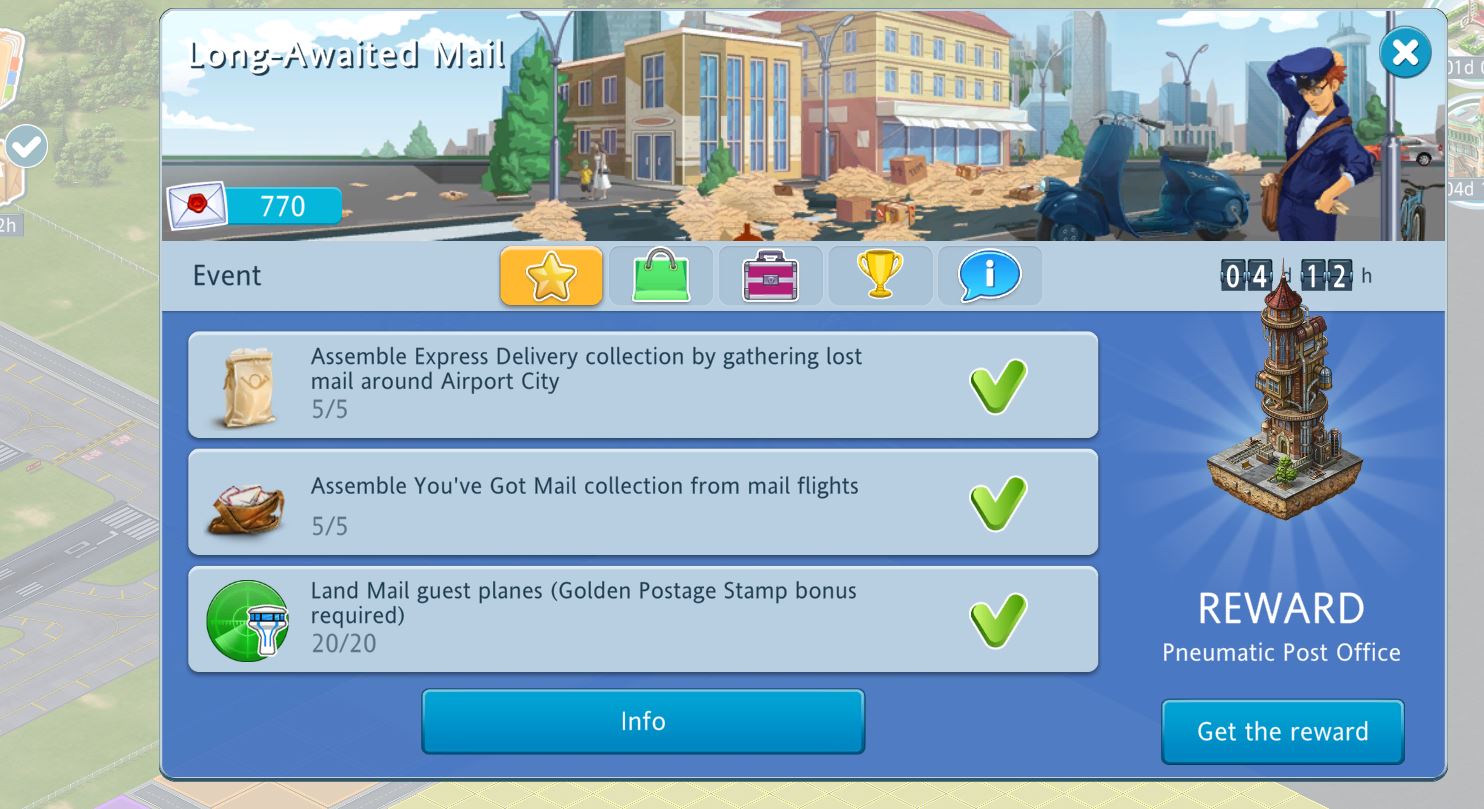
Task: Switch to the blue info bubble tab
Action: pyautogui.click(x=989, y=276)
